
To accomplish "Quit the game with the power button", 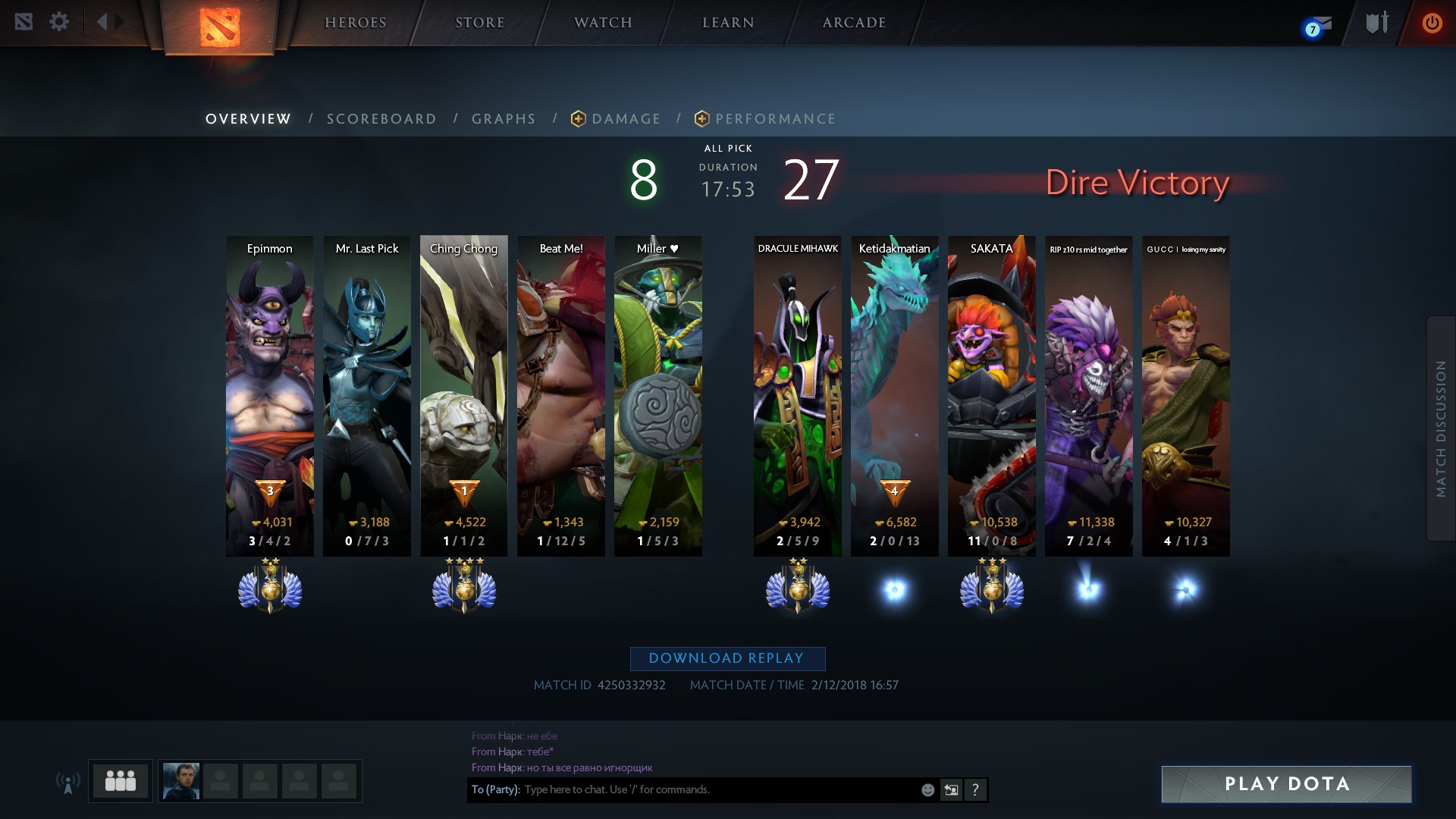I will point(1432,23).
